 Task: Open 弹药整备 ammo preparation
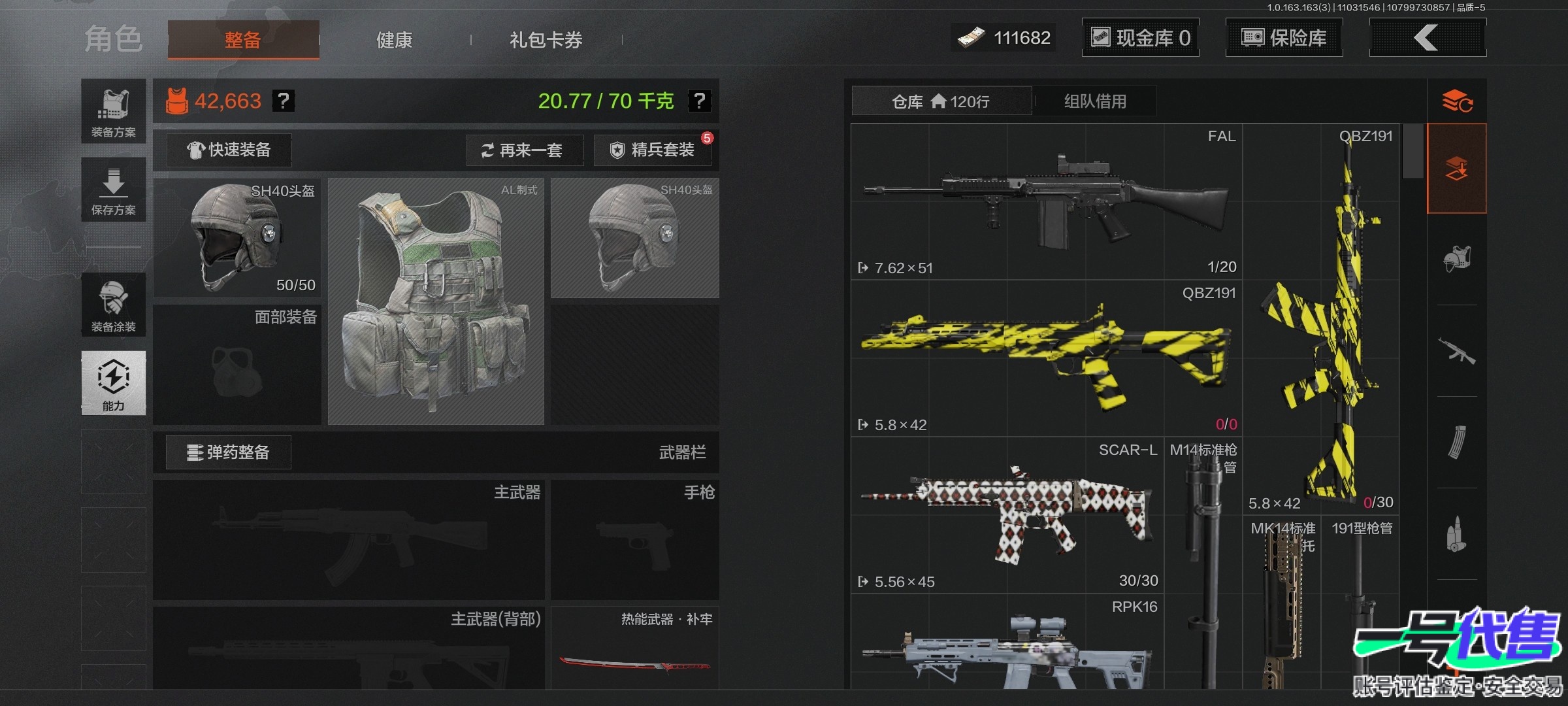click(x=228, y=452)
